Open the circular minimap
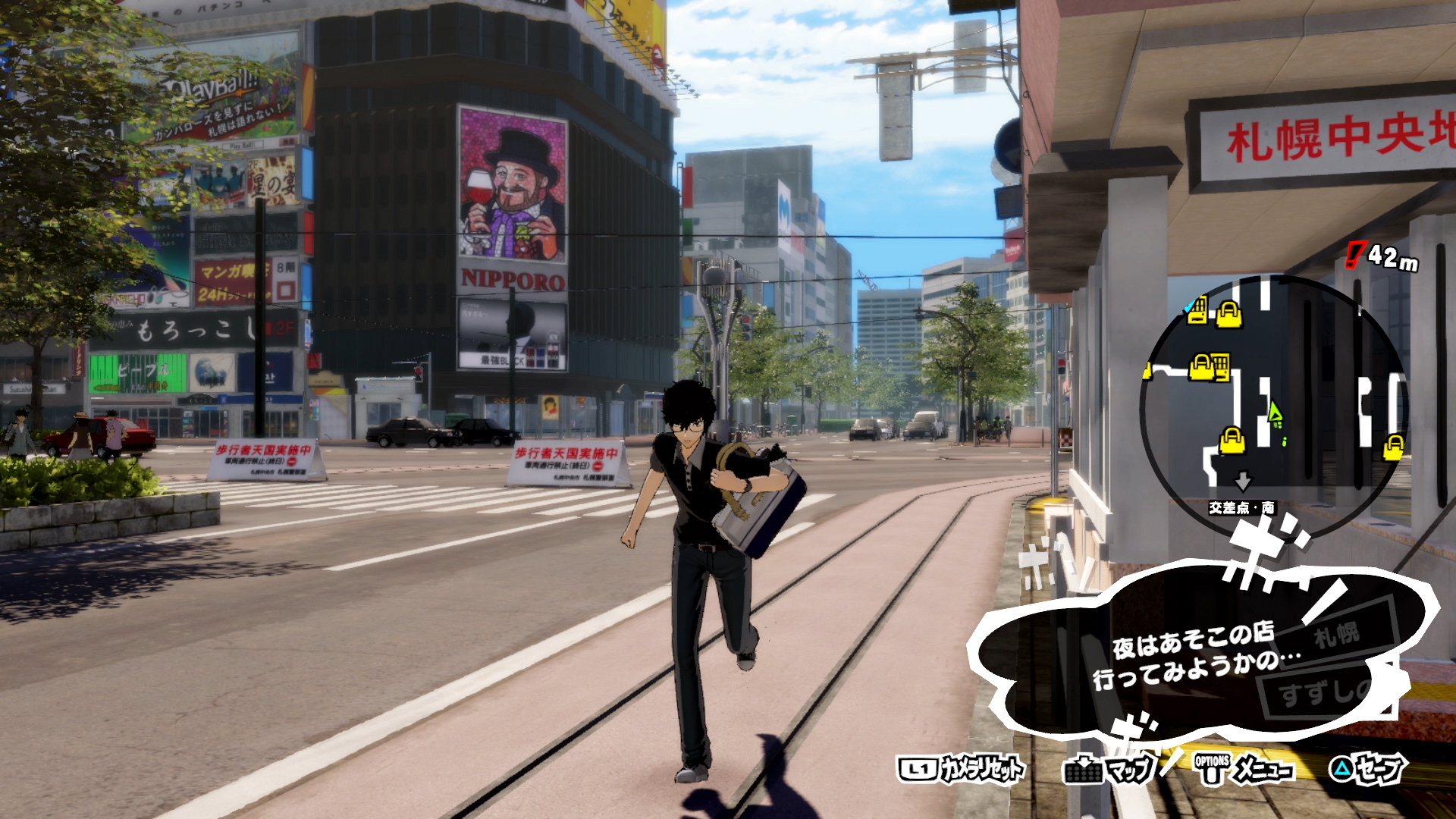This screenshot has width=1456, height=819. coord(1273,403)
